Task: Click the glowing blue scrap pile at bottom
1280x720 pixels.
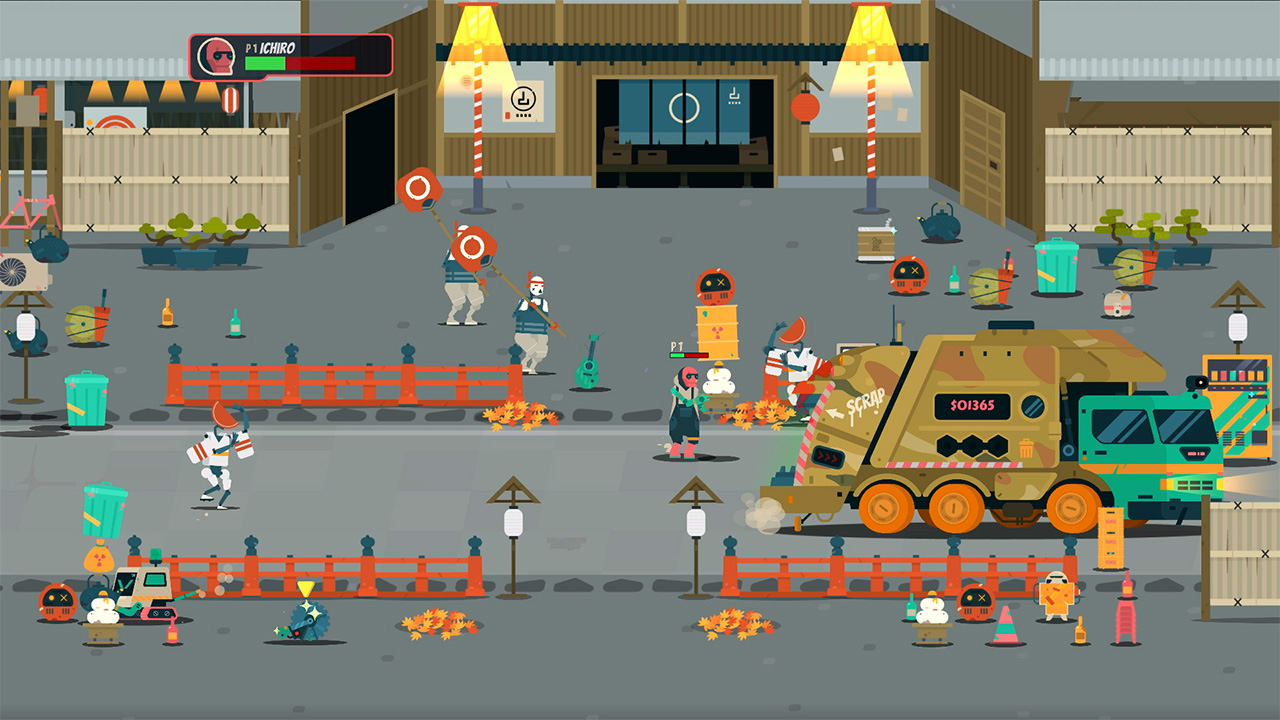Action: 308,620
